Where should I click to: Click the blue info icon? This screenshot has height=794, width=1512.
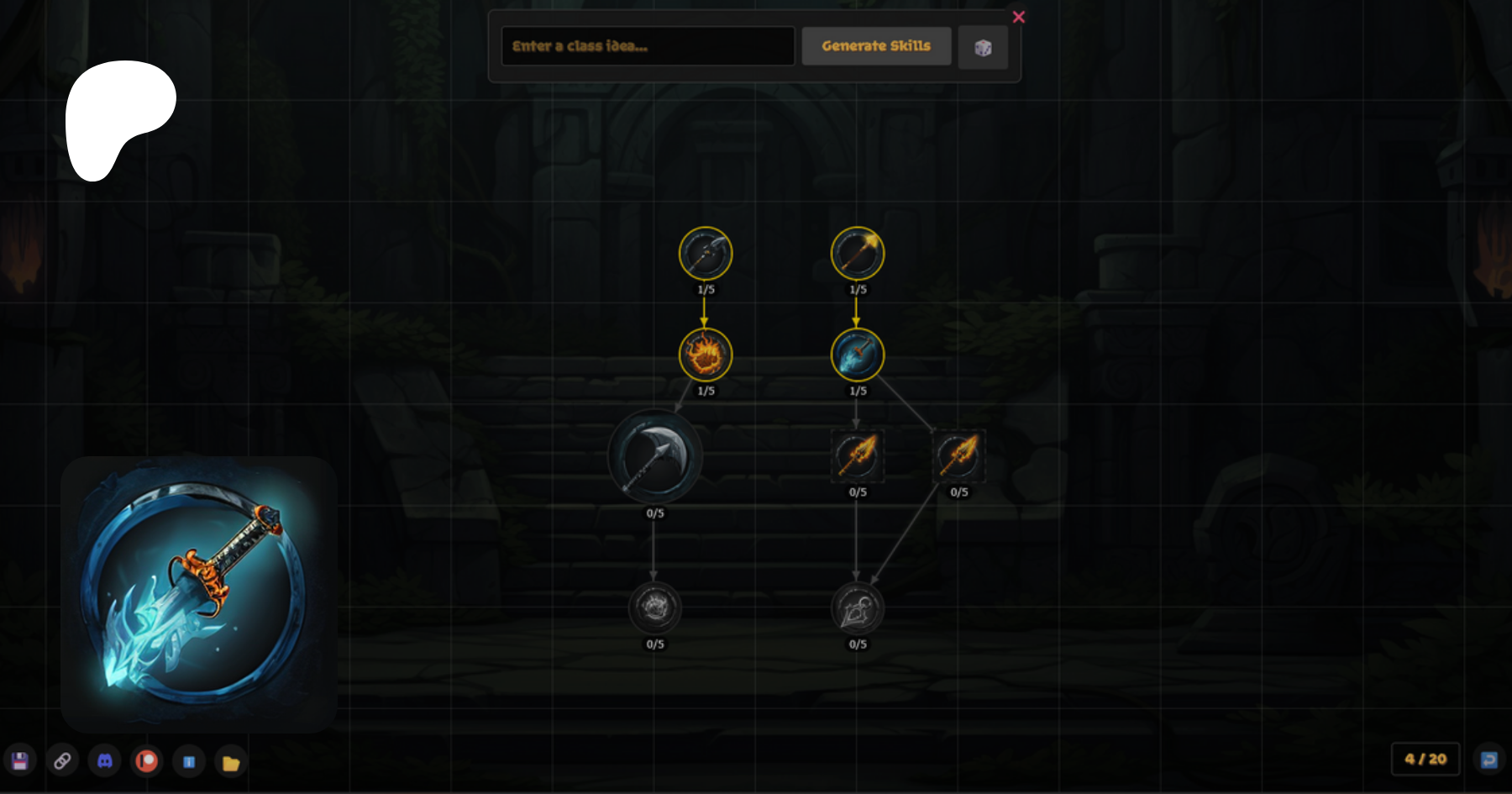(189, 762)
